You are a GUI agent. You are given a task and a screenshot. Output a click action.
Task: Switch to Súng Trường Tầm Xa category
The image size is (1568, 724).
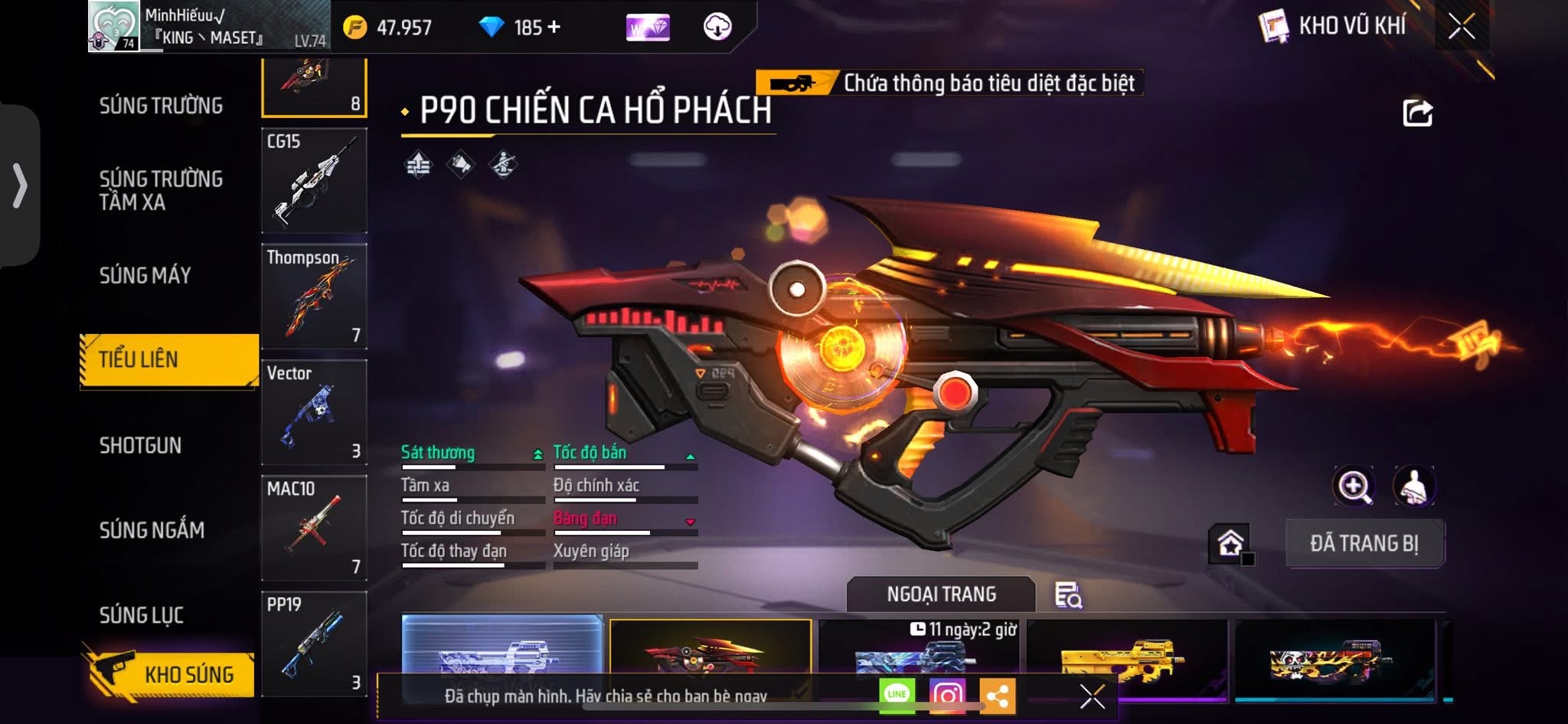coord(161,190)
